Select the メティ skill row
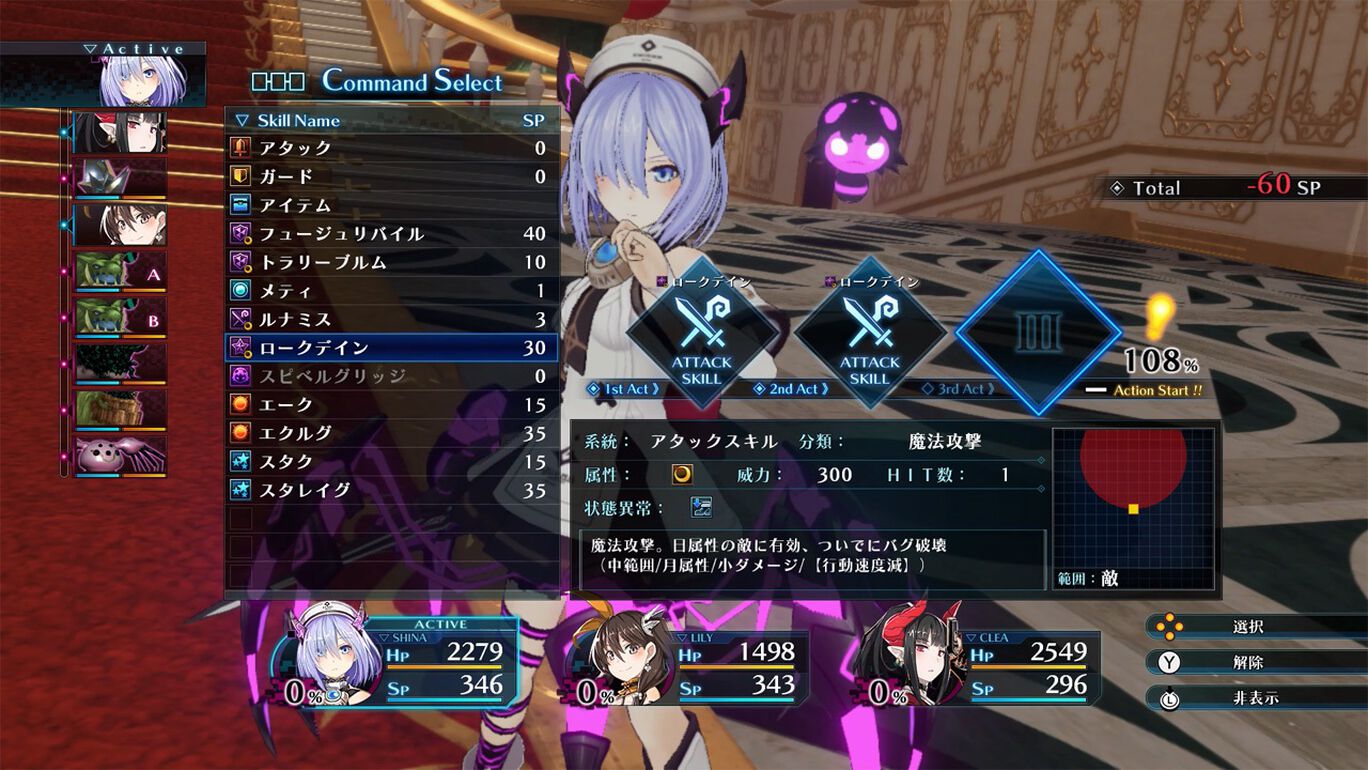Image resolution: width=1368 pixels, height=770 pixels. point(390,291)
